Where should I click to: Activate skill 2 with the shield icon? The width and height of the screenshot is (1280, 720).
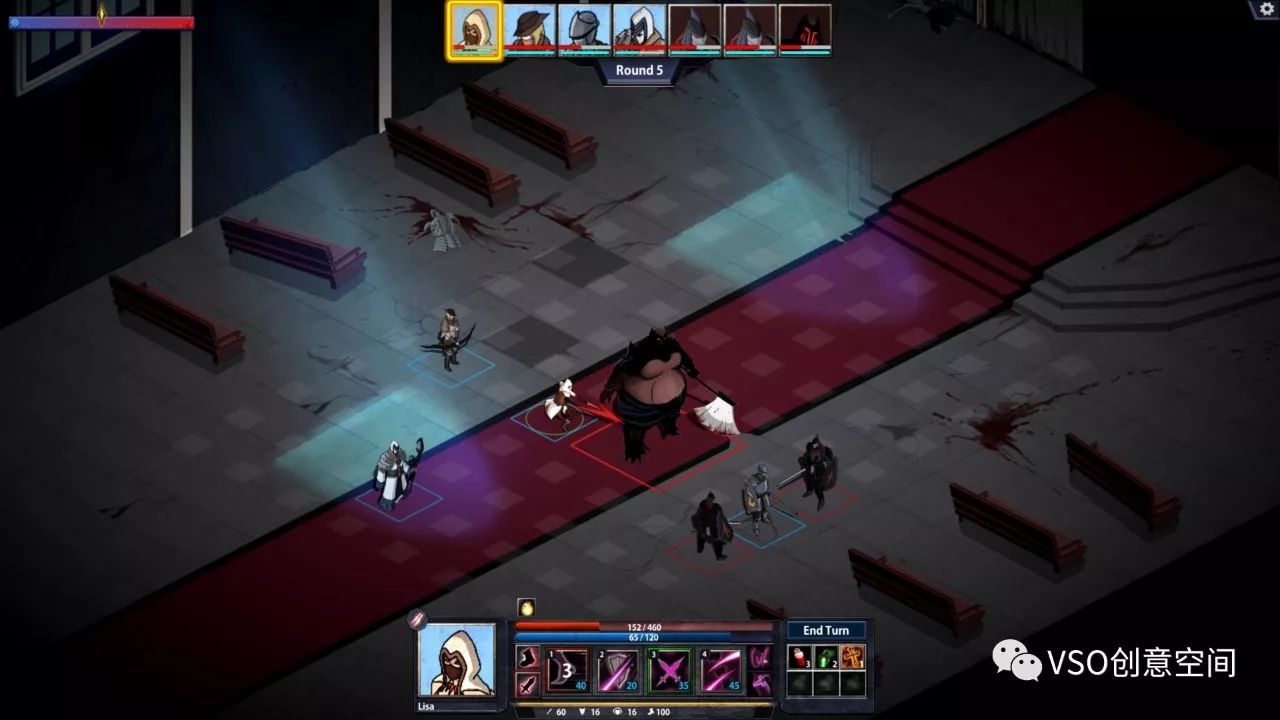point(618,670)
